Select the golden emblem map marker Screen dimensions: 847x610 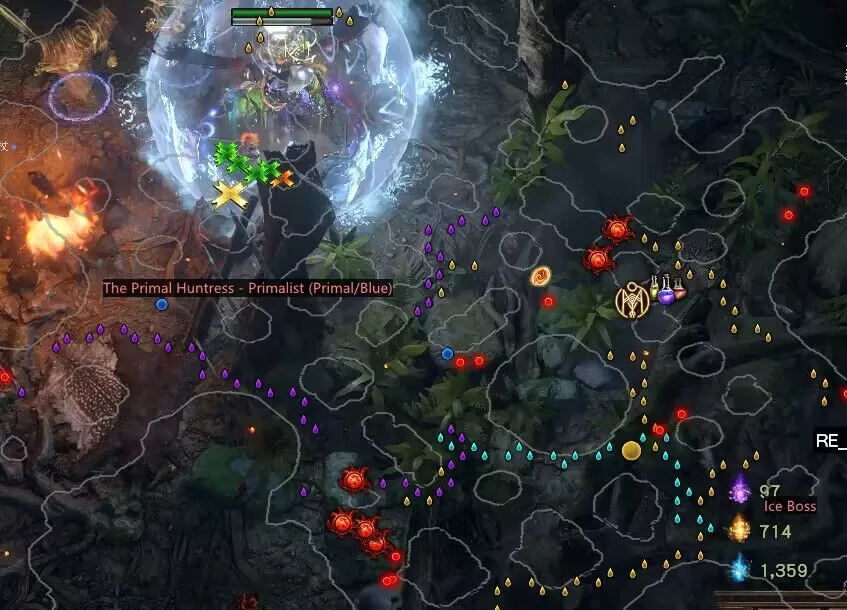(632, 299)
